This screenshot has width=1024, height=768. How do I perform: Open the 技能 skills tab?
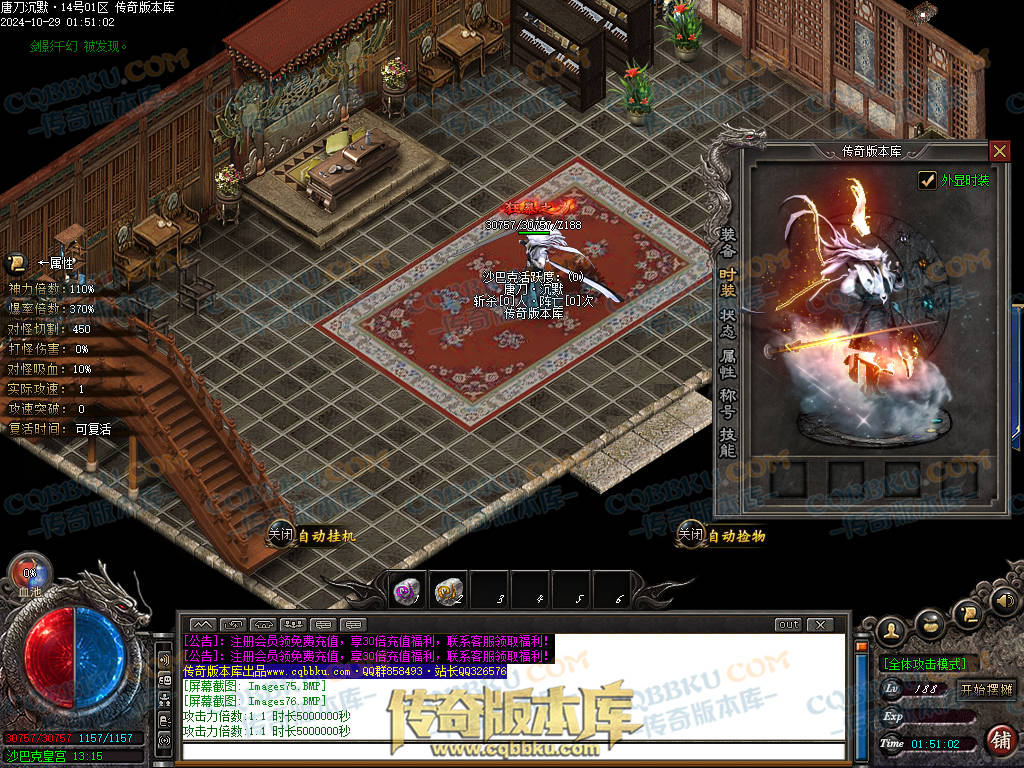pyautogui.click(x=728, y=443)
